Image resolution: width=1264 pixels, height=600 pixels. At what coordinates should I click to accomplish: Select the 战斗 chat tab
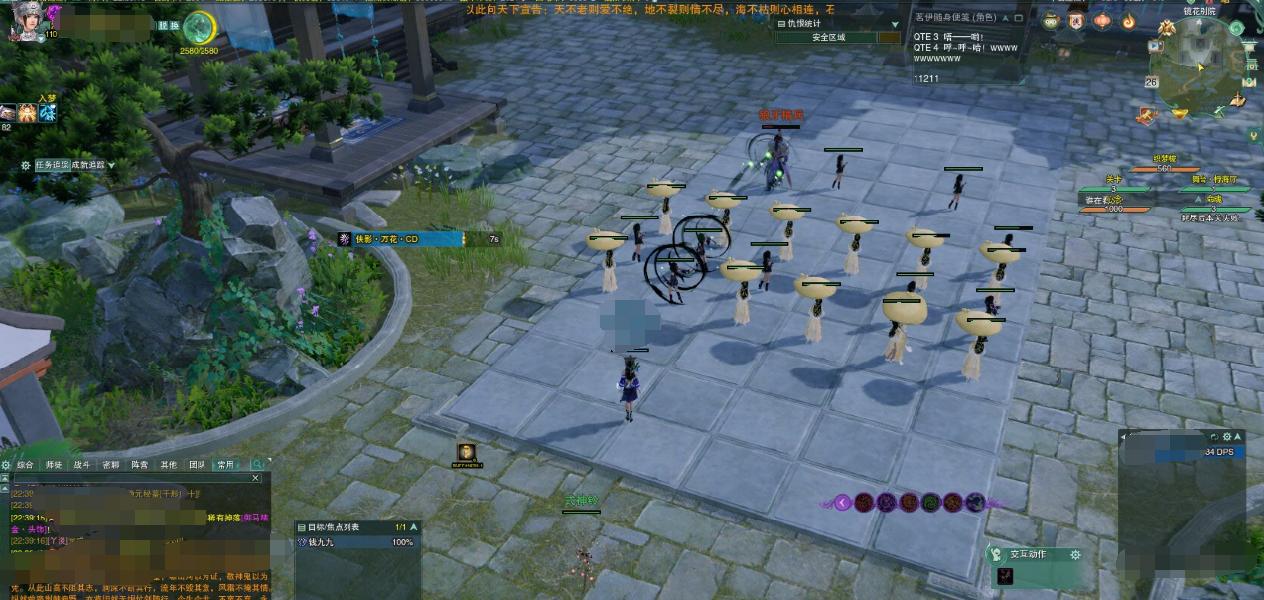point(82,465)
